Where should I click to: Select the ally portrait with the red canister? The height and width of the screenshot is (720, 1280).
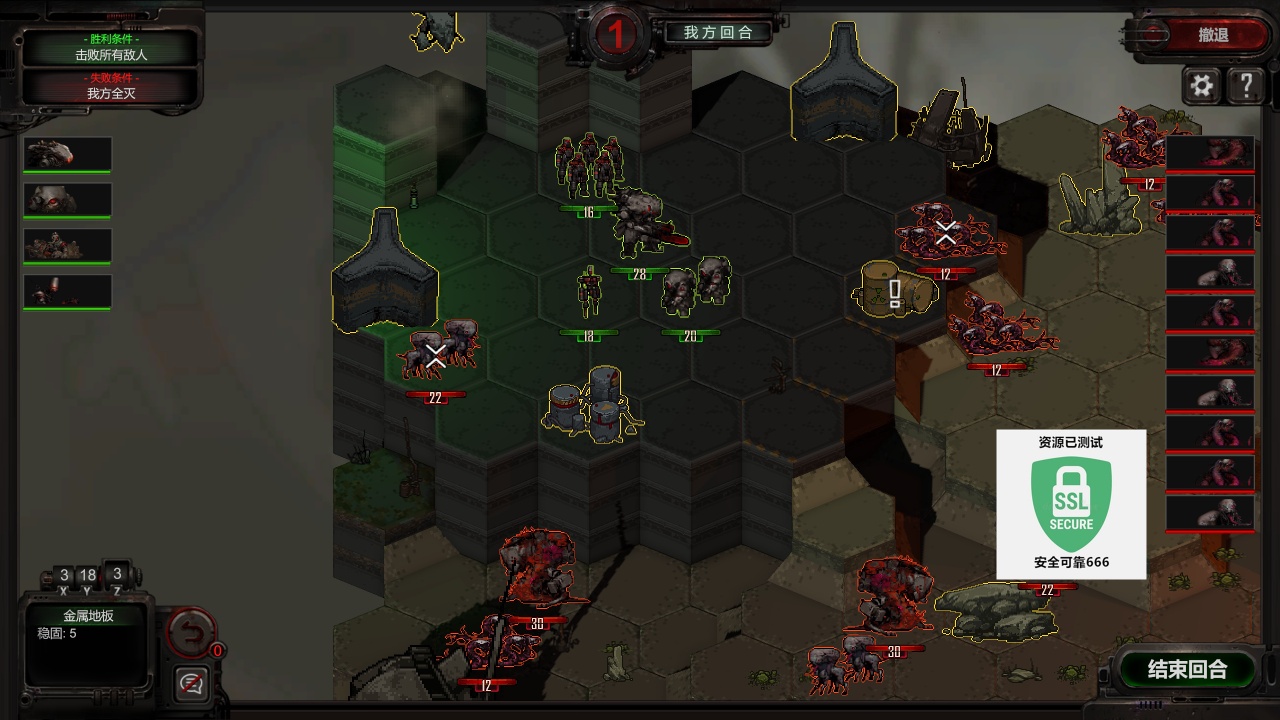[67, 292]
